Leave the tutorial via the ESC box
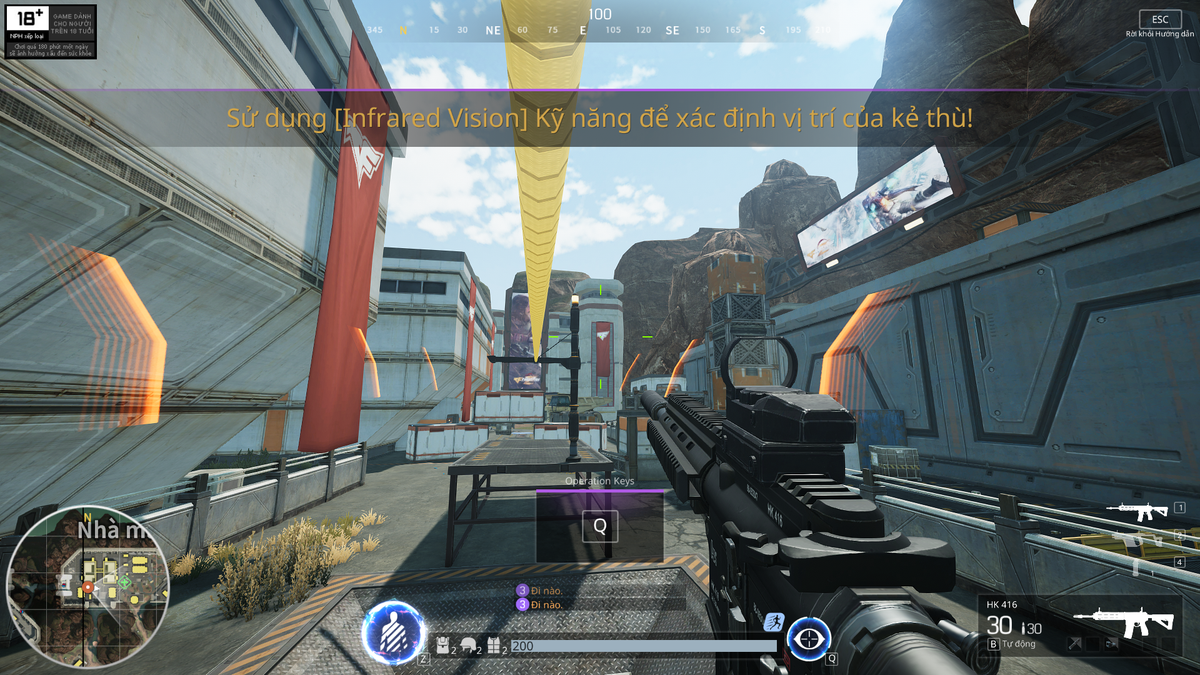This screenshot has width=1200, height=675. (x=1160, y=19)
